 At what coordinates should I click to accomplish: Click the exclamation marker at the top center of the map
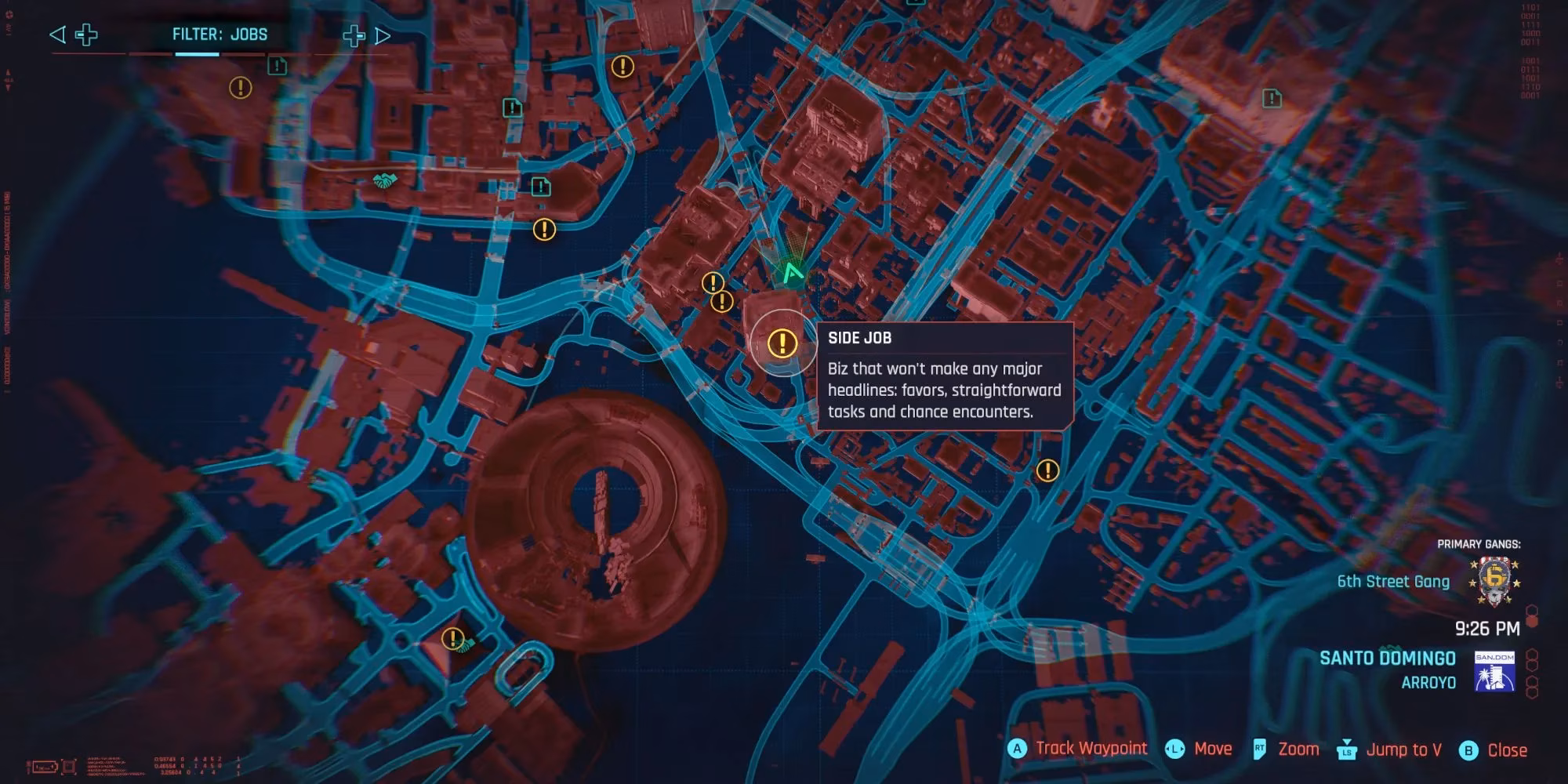tap(622, 67)
